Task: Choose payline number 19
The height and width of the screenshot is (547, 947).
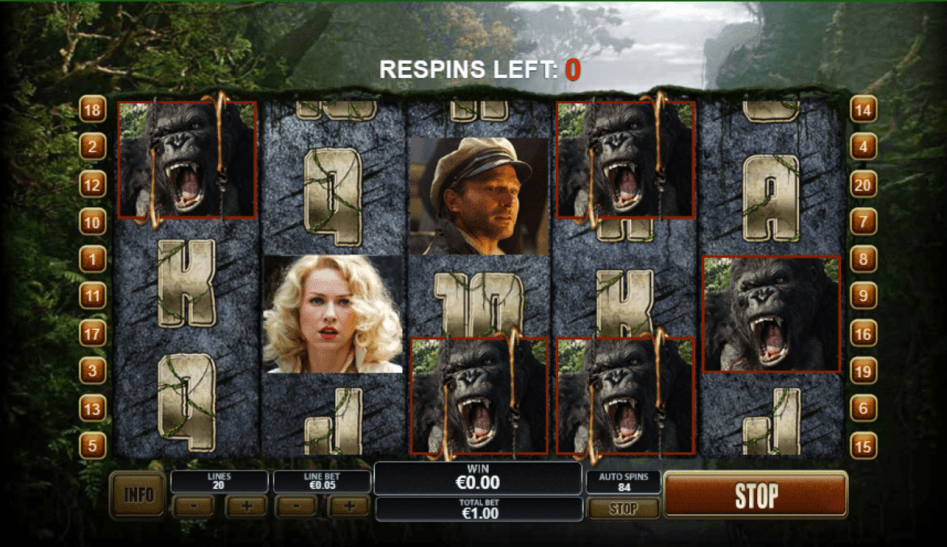Action: pos(863,371)
